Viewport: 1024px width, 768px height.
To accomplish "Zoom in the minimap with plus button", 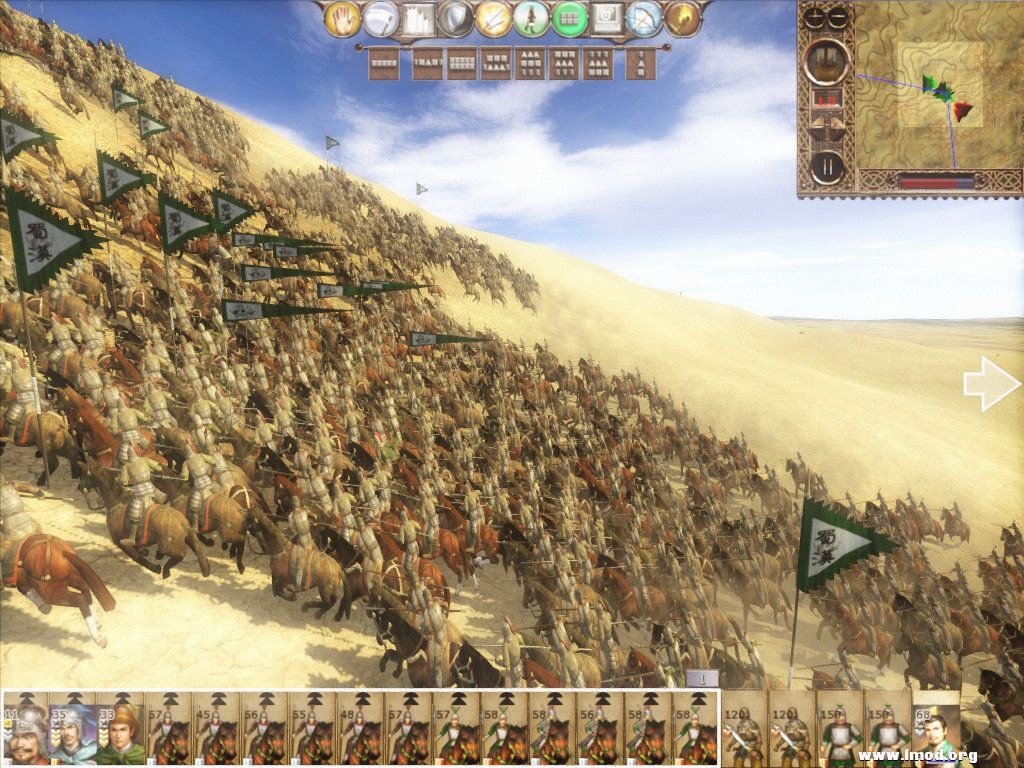I will tap(816, 17).
